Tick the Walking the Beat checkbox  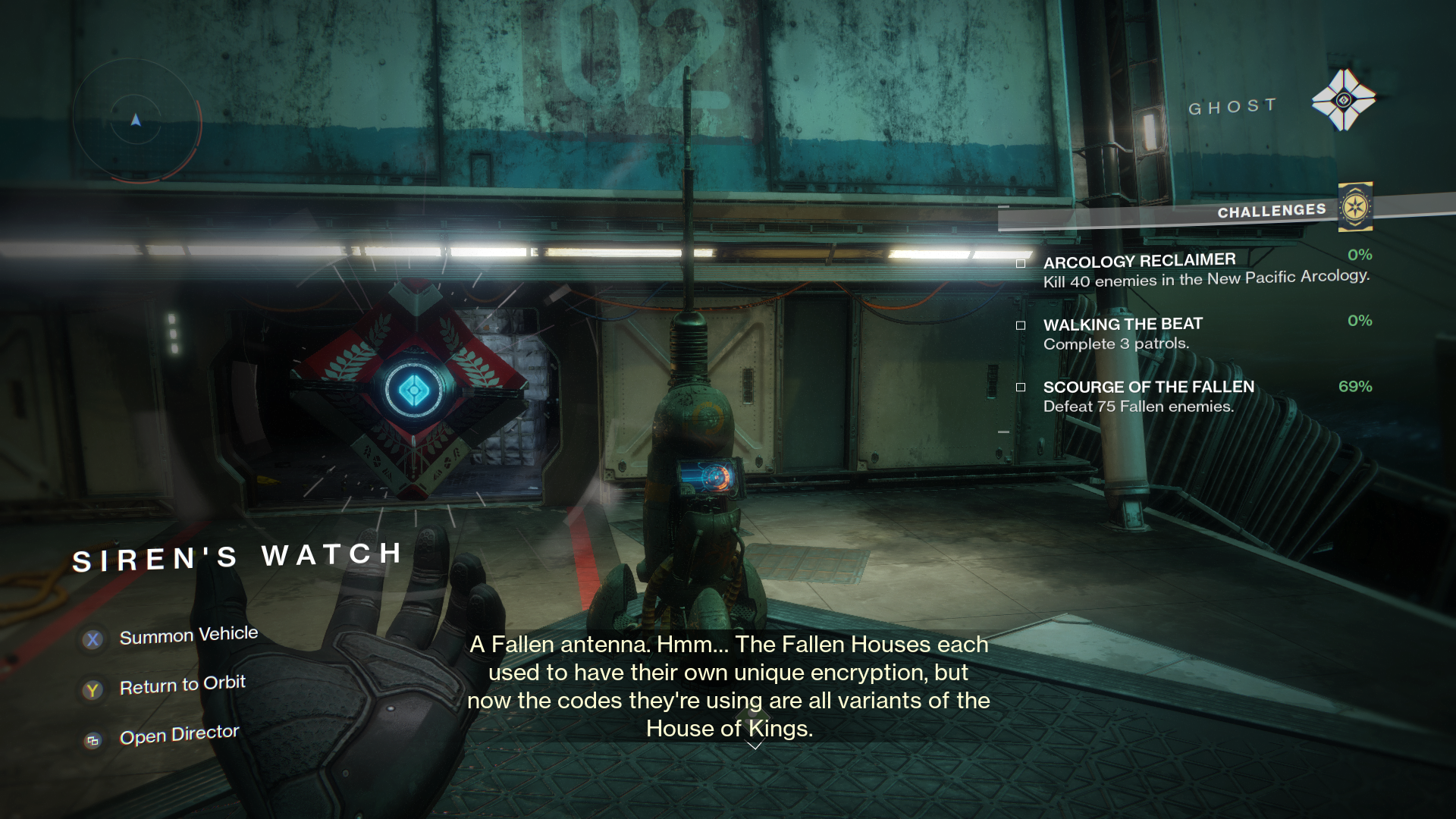pyautogui.click(x=1021, y=325)
